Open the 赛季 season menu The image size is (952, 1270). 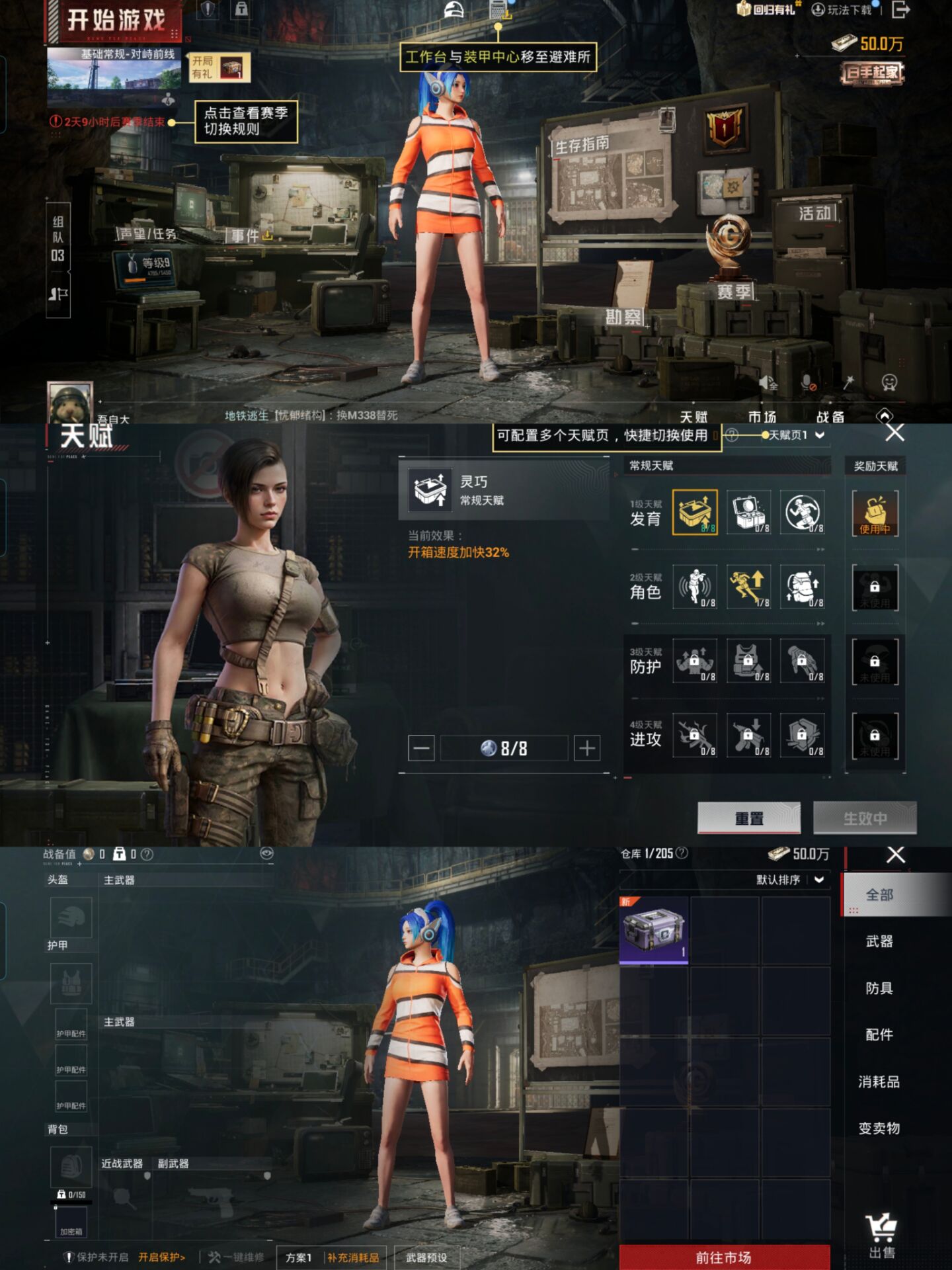tap(733, 291)
